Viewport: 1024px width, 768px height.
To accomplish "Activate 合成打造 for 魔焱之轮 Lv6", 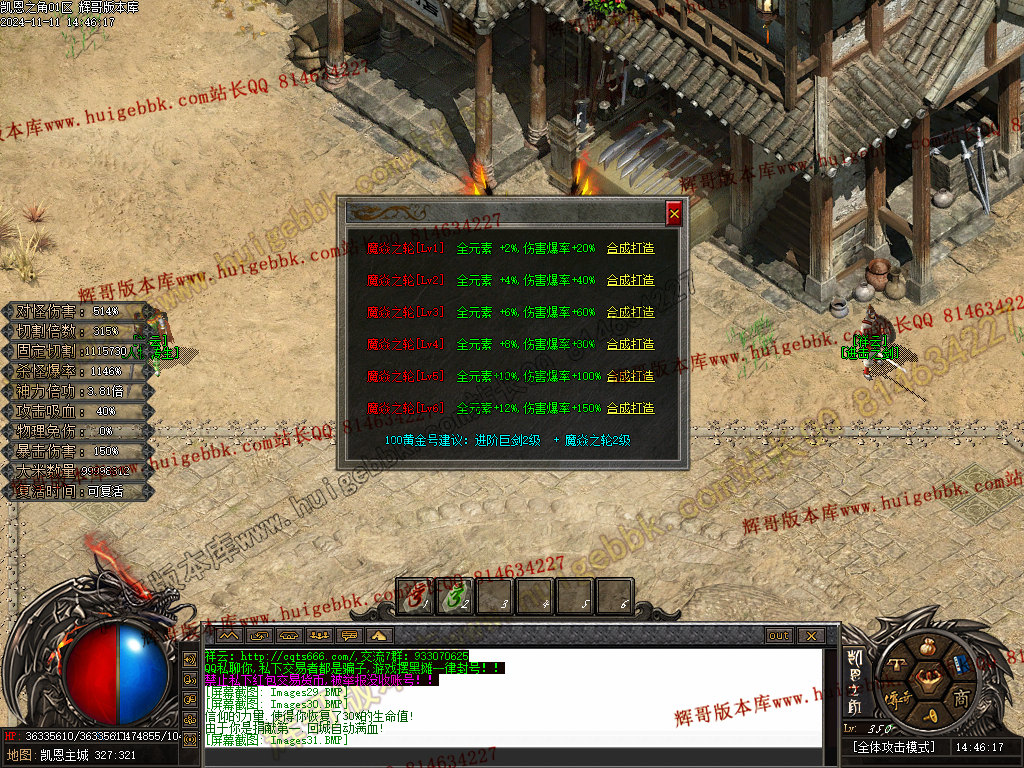I will coord(630,408).
